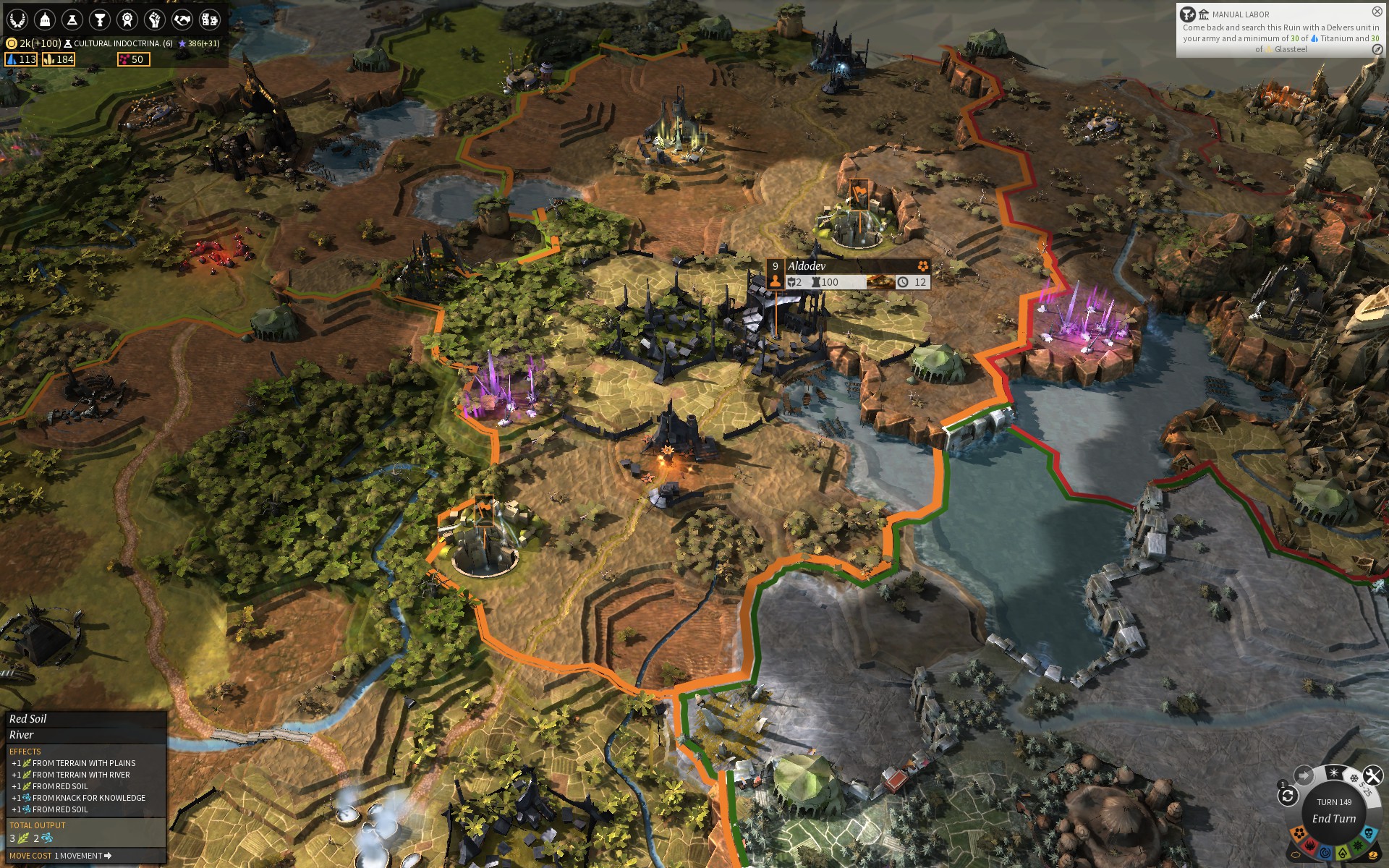Click the Cultural Indoctrination research readout
This screenshot has width=1389, height=868.
coord(119,43)
